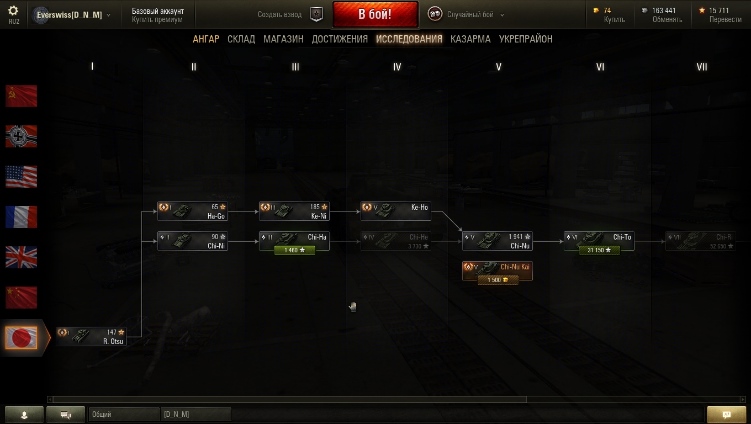Switch to the УКРЕПРАЙОН tab

[x=525, y=39]
